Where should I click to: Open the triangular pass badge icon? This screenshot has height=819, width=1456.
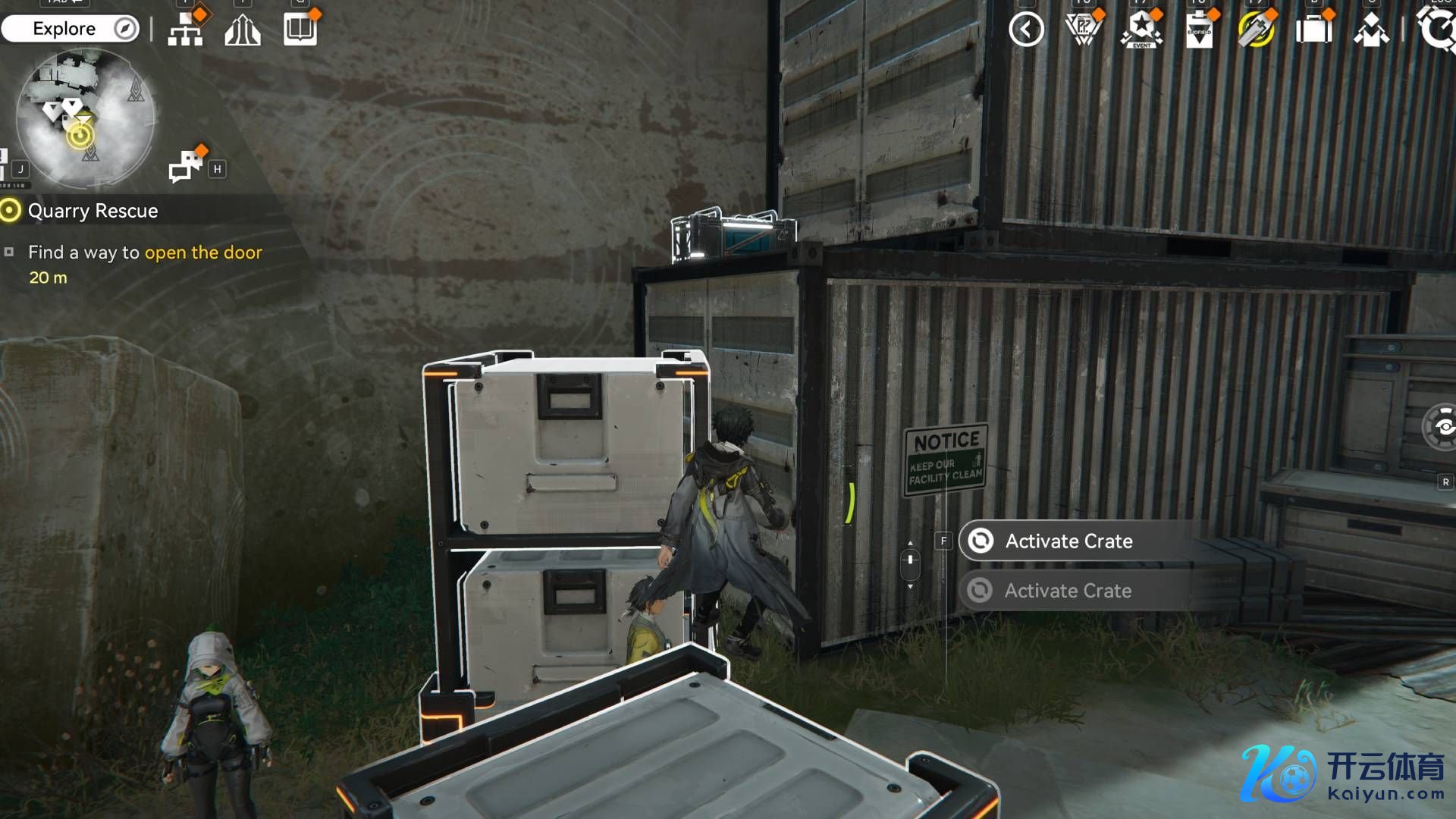click(1084, 30)
